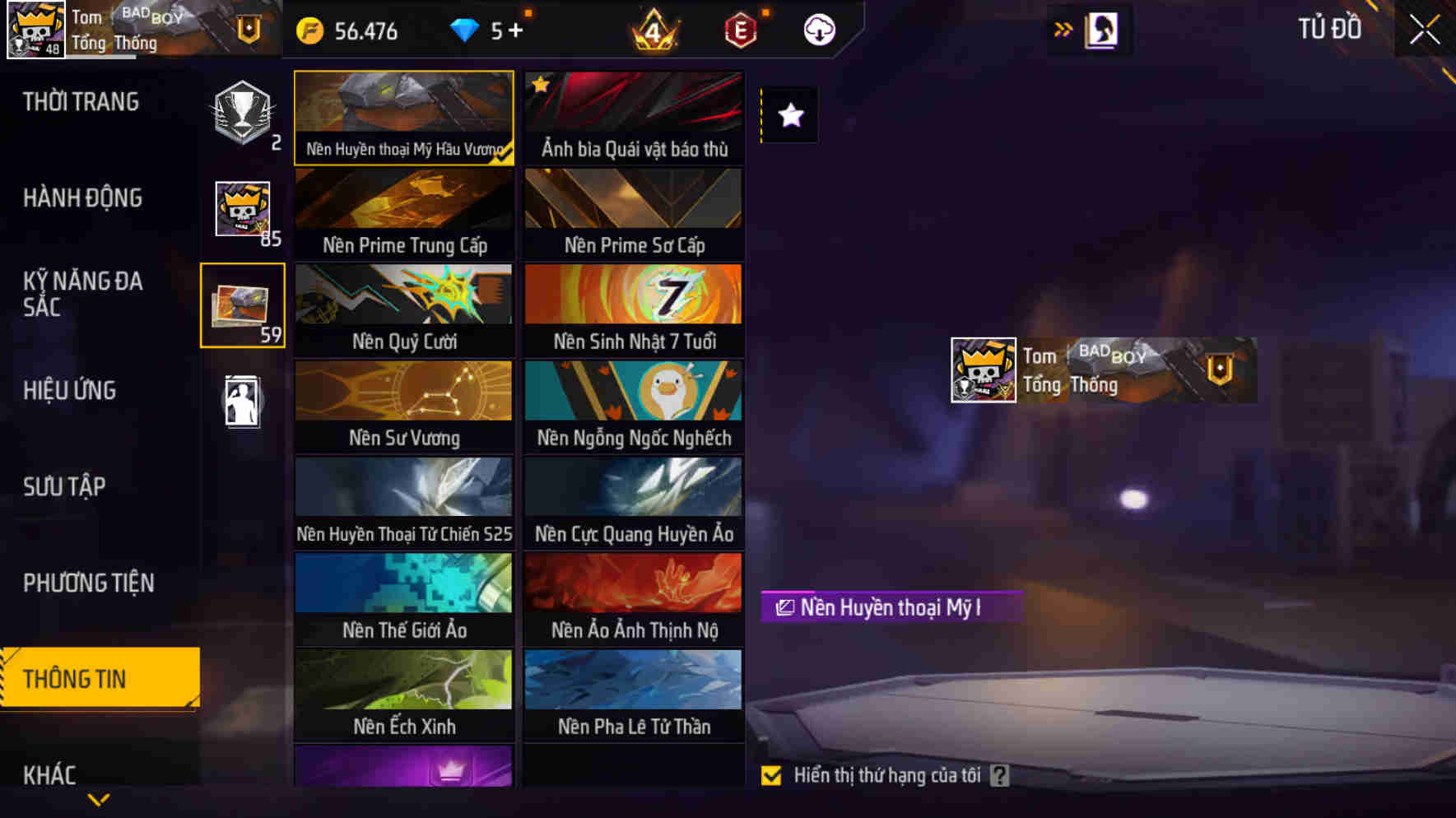Select the avatar category icon showing 85
The image size is (1456, 818).
pos(242,210)
